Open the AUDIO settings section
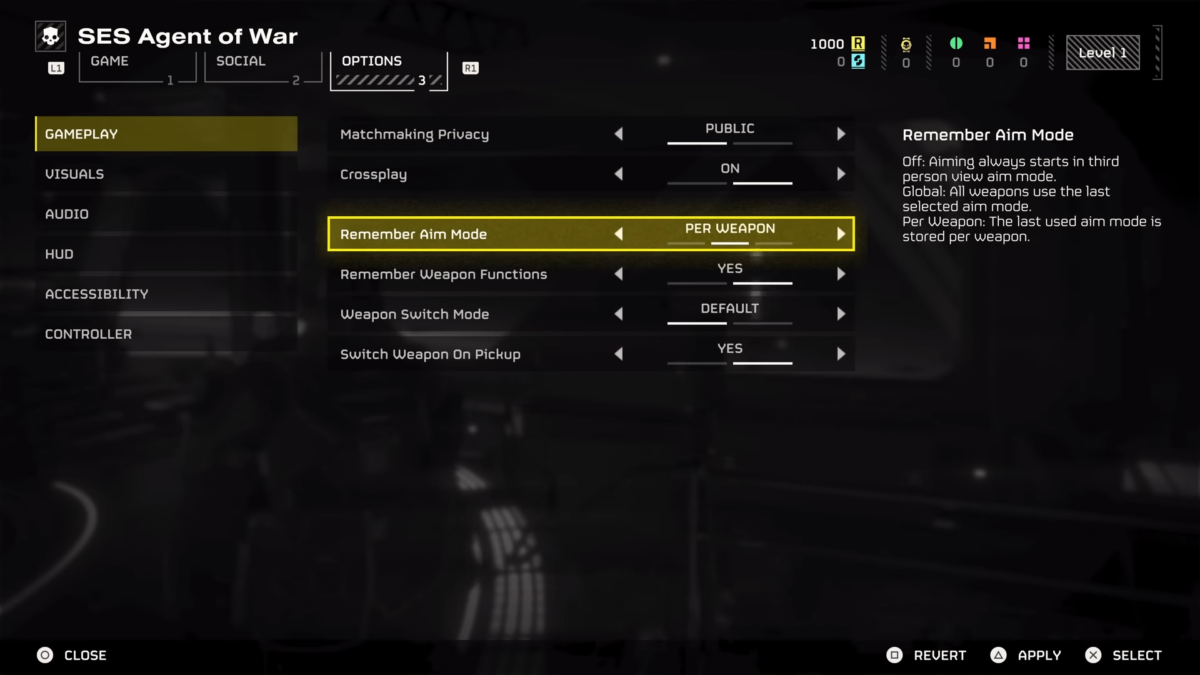This screenshot has width=1200, height=675. tap(166, 214)
